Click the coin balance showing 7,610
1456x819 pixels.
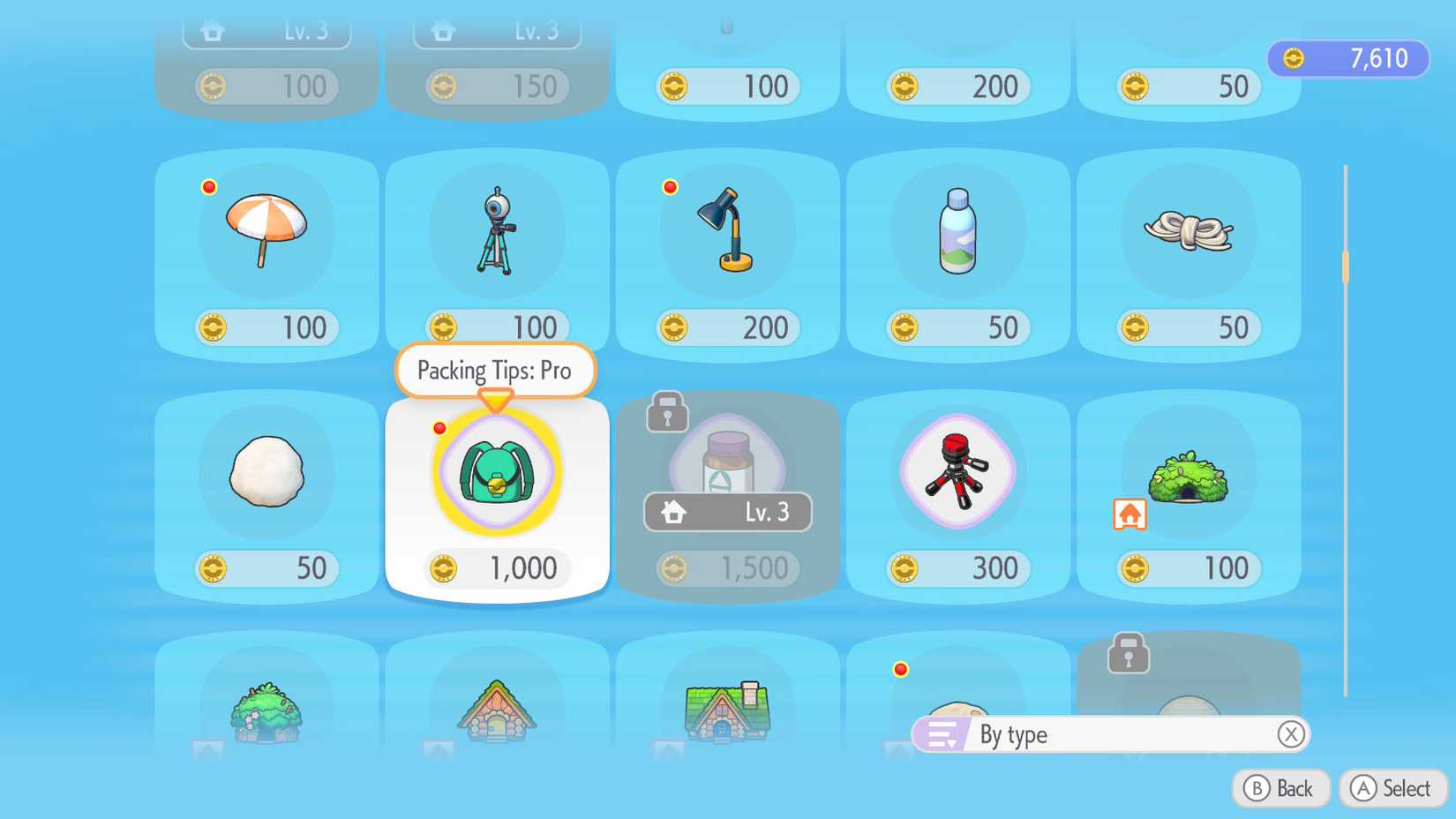(1347, 58)
